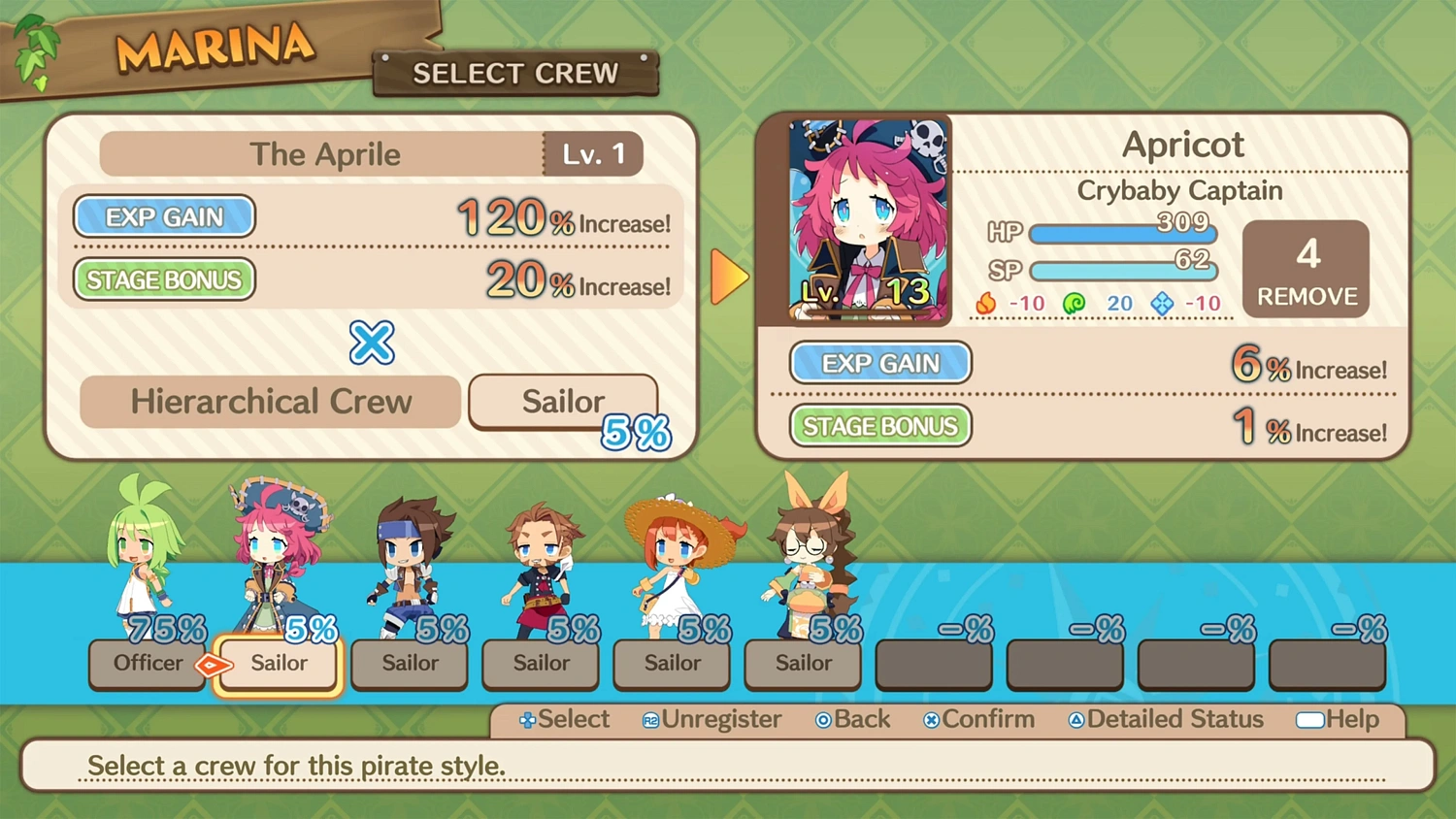
Task: Click the STAGE BONUS badge in The Aprile panel
Action: click(x=163, y=279)
